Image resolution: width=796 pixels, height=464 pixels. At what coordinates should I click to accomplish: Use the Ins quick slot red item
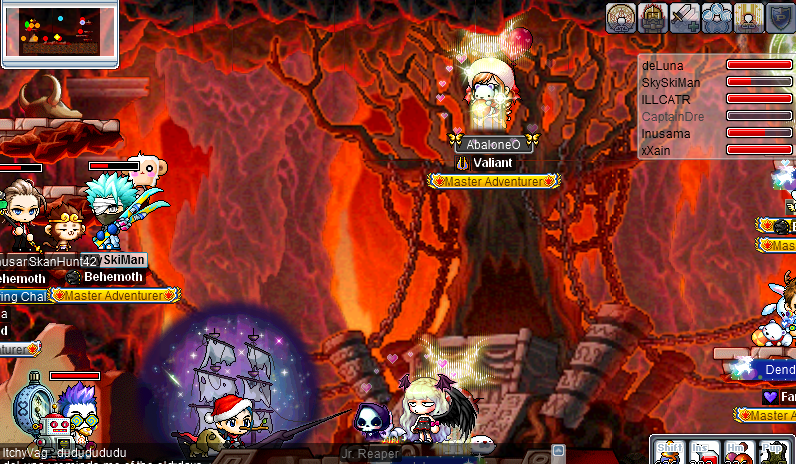click(703, 452)
